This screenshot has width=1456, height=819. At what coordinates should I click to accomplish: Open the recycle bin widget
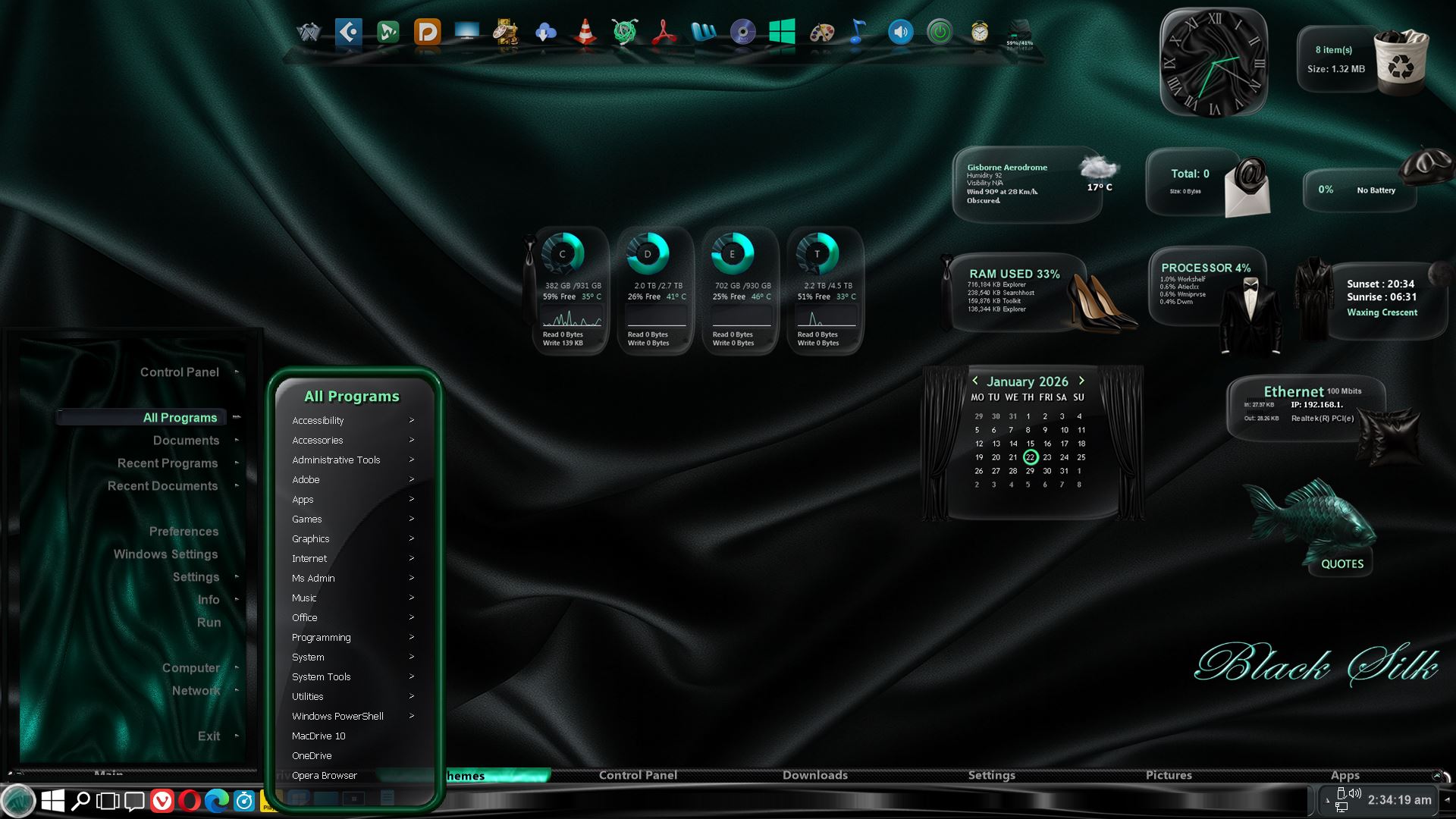pos(1401,61)
